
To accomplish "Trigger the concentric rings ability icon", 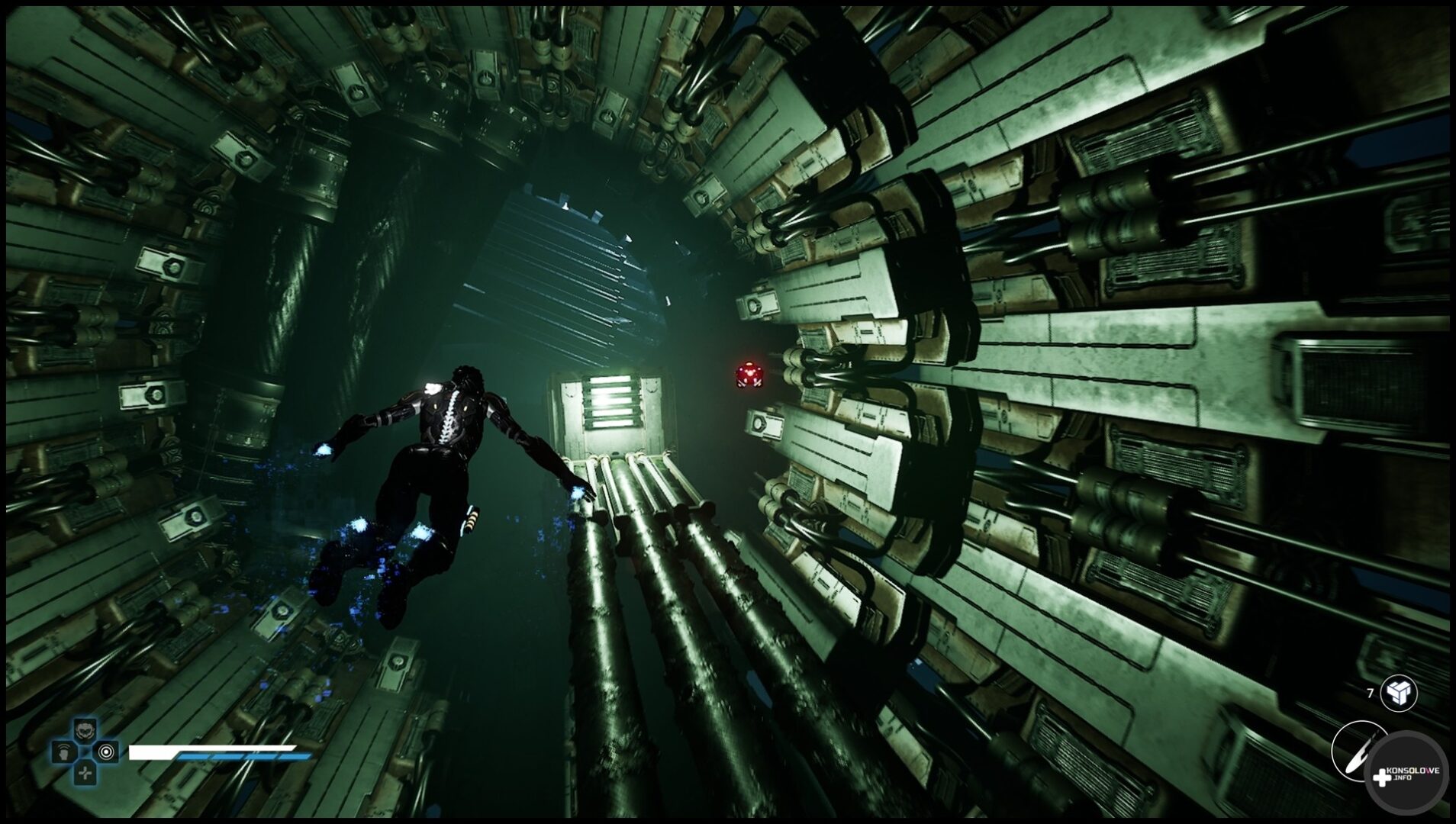I will pos(106,752).
